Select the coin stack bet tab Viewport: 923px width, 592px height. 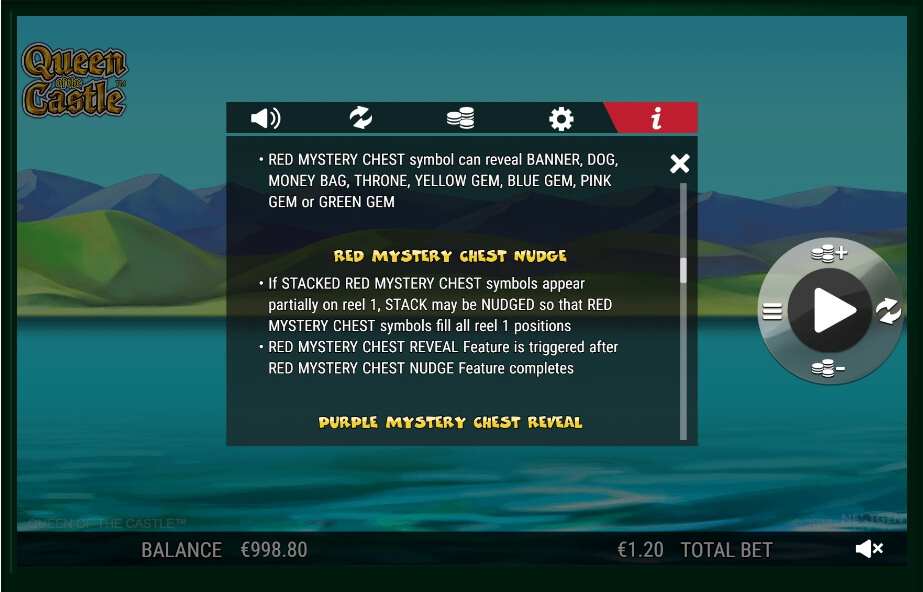pyautogui.click(x=460, y=119)
